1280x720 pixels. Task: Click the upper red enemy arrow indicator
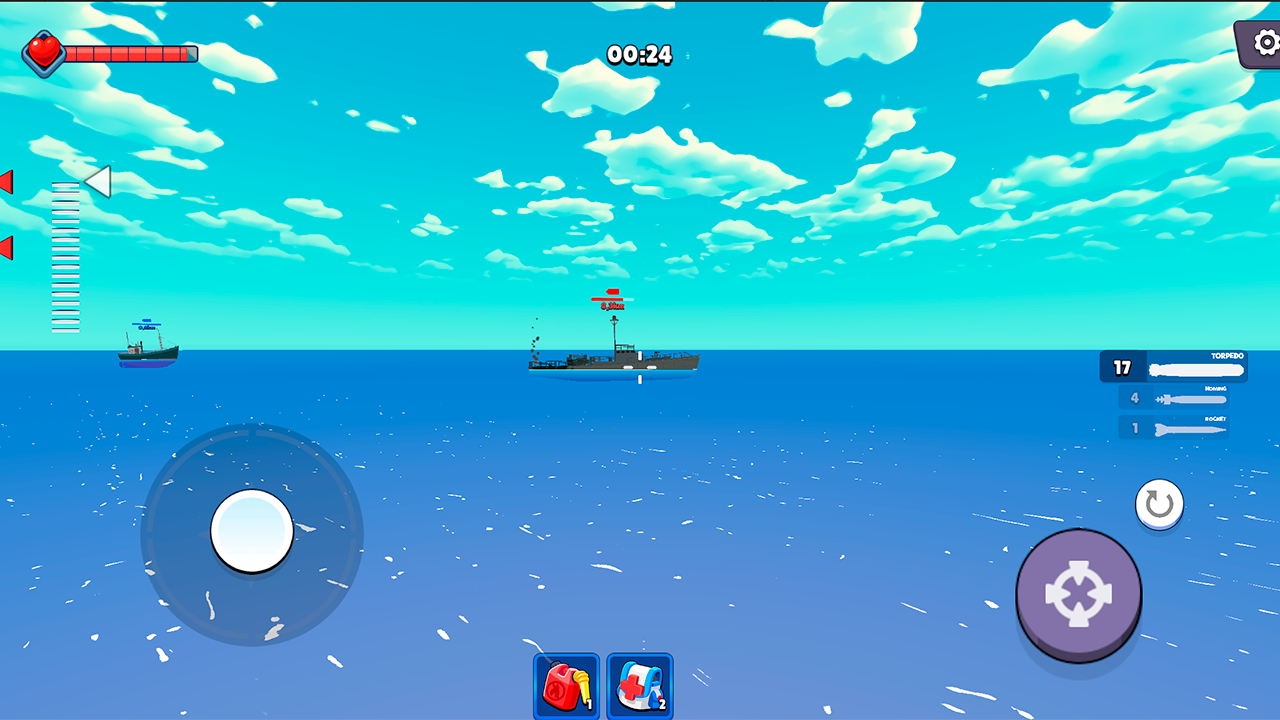tap(6, 182)
